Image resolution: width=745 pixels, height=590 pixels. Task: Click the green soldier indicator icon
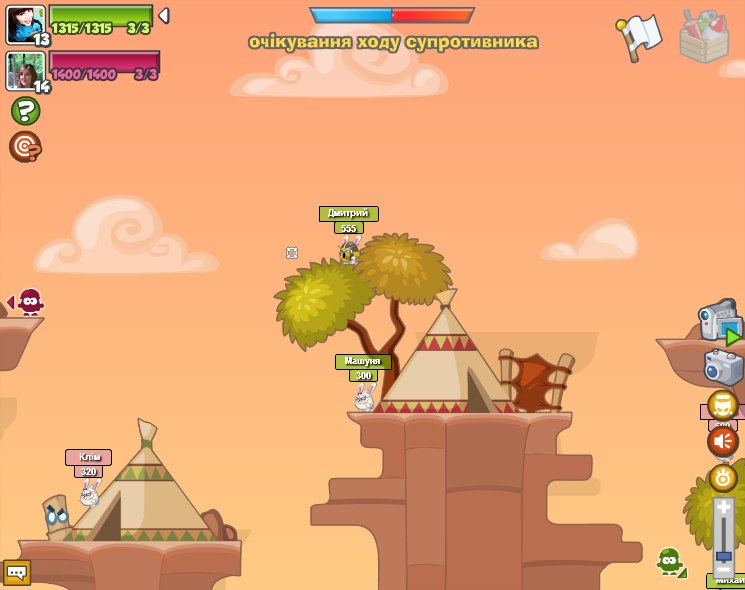click(x=670, y=561)
